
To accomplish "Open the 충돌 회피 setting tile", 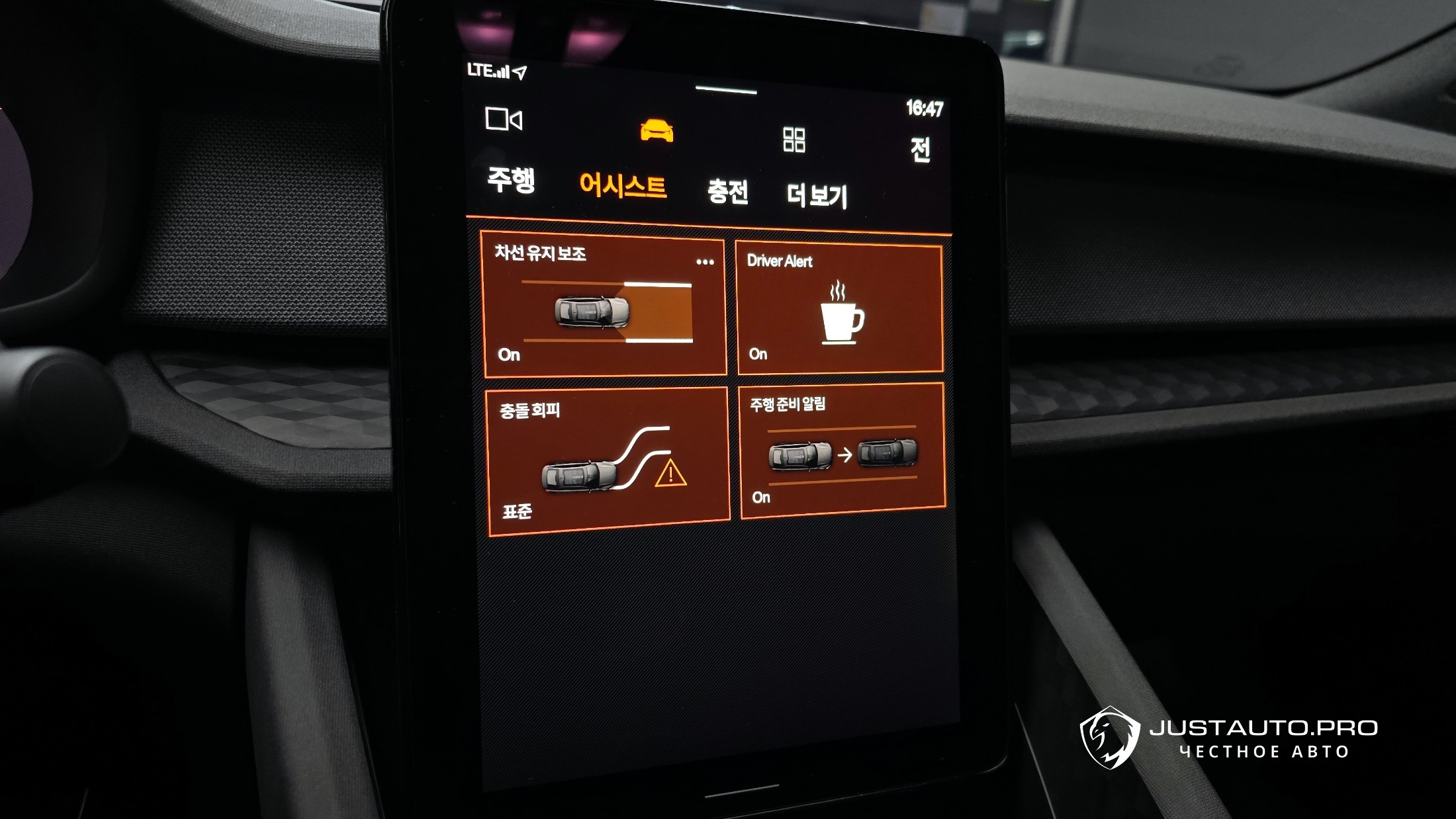I will pyautogui.click(x=608, y=461).
